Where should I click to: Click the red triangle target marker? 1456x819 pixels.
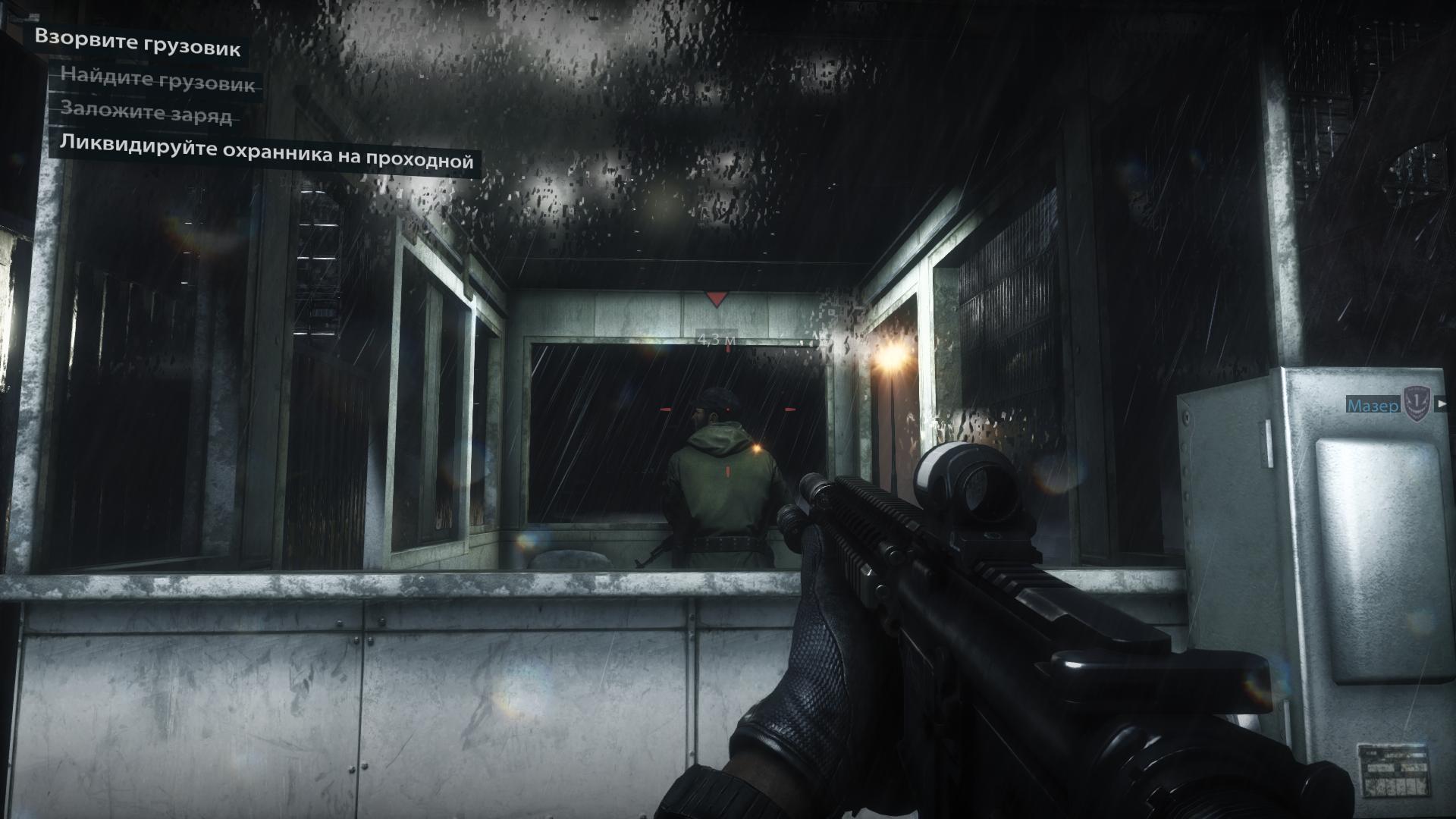[x=716, y=299]
